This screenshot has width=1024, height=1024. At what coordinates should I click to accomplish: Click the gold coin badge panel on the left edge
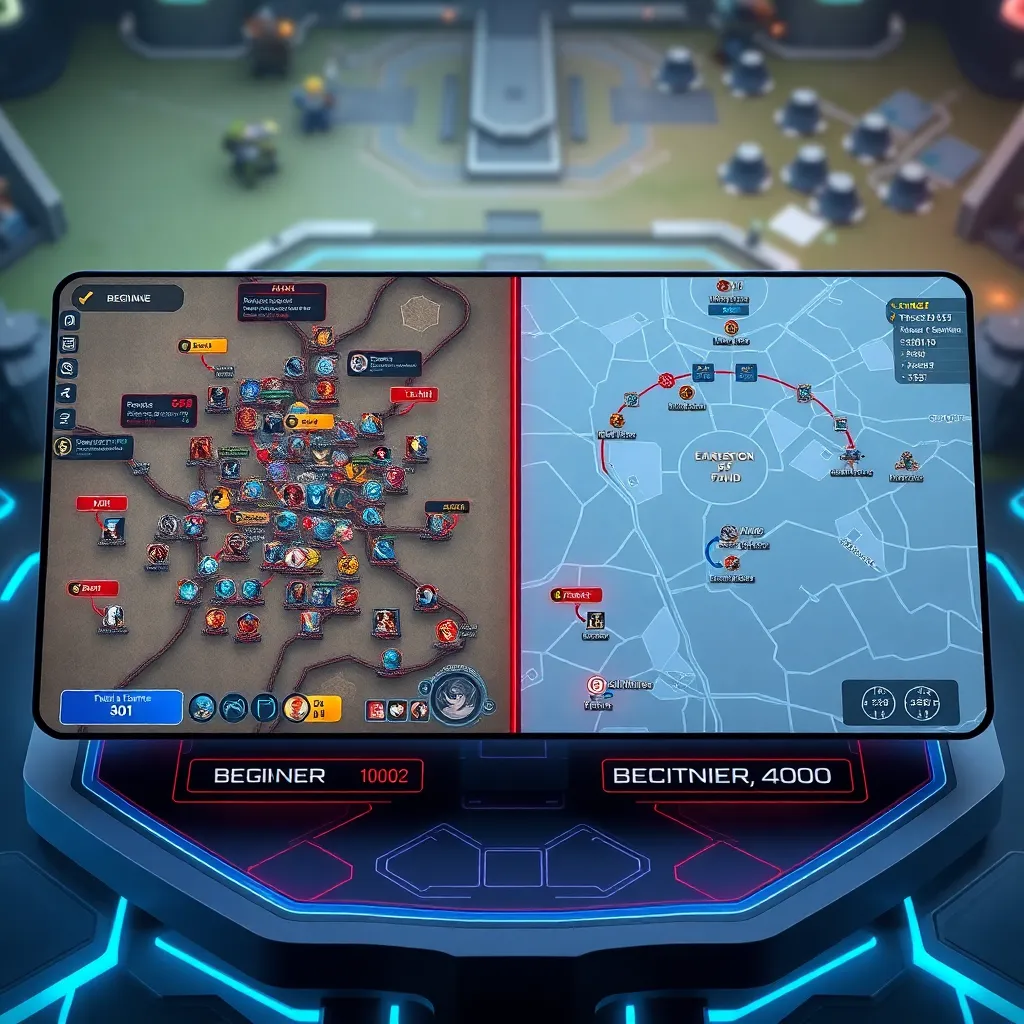pyautogui.click(x=93, y=445)
